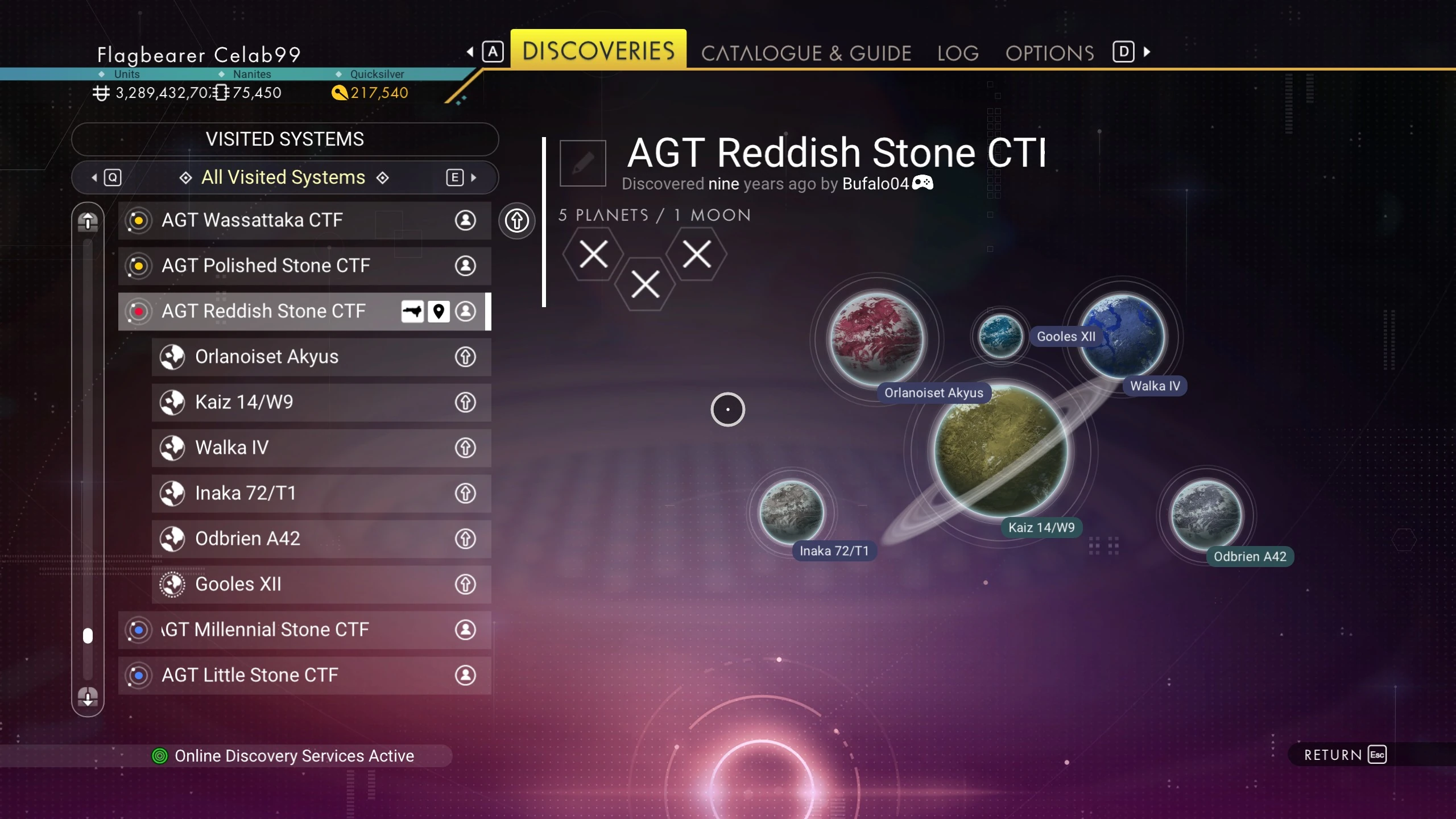Click the Return button
Viewport: 1456px width, 819px height.
point(1345,755)
